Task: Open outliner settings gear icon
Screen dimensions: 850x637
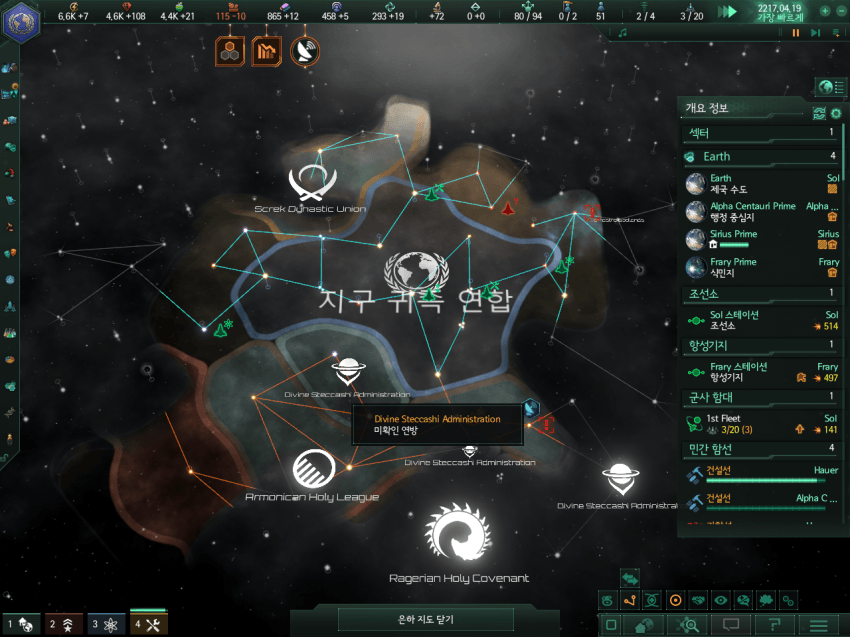Action: pyautogui.click(x=836, y=113)
